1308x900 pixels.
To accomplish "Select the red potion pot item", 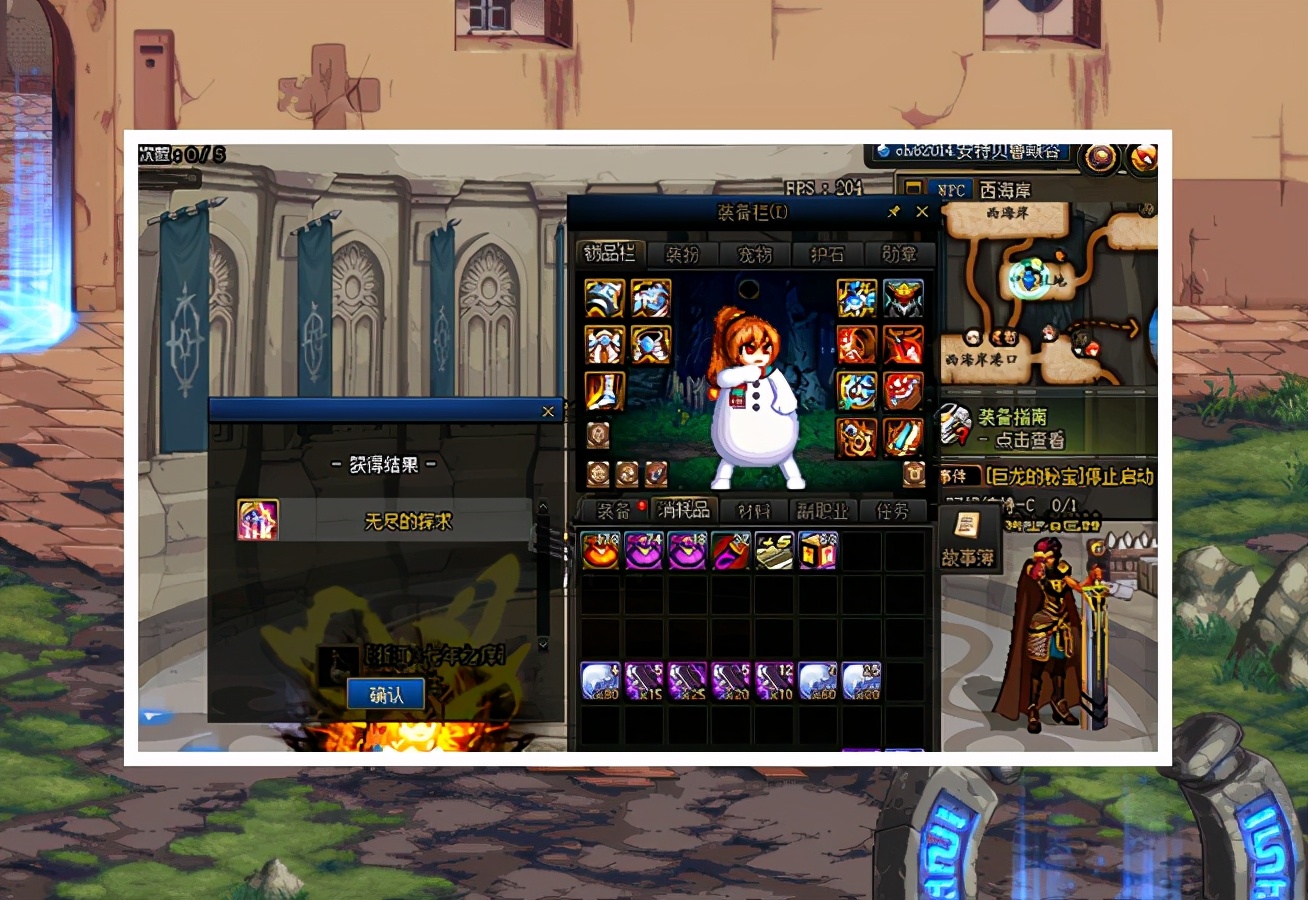I will [601, 551].
